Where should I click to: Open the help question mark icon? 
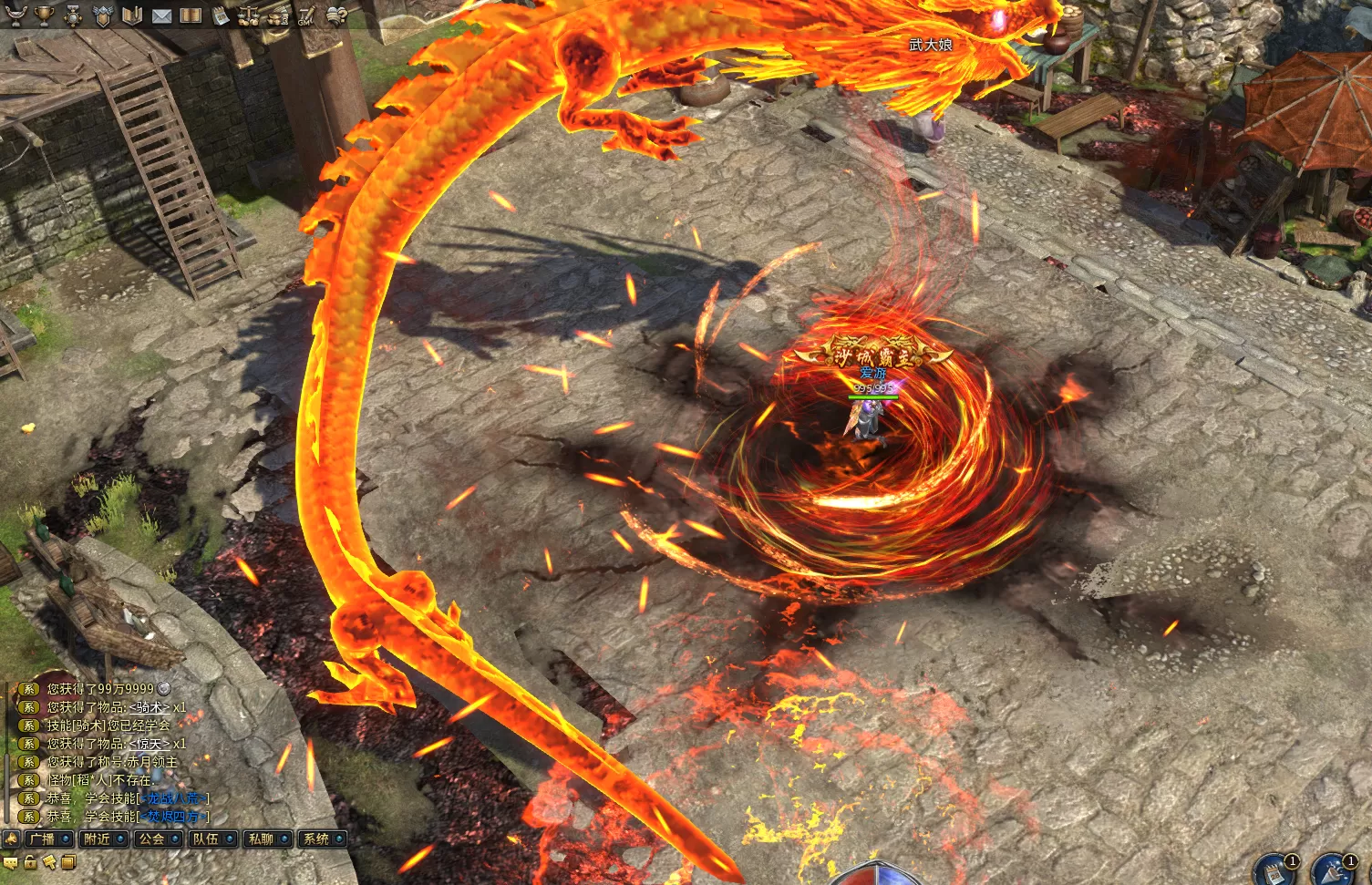[x=336, y=15]
